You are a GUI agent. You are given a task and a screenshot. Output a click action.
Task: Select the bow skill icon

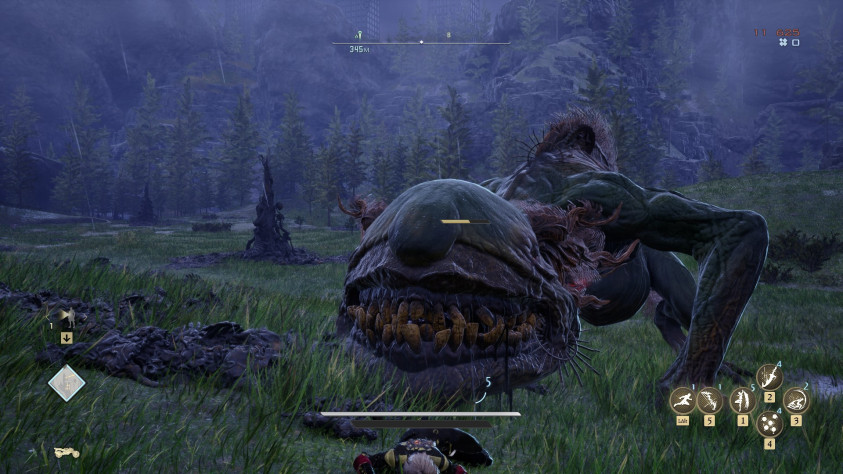tap(710, 401)
